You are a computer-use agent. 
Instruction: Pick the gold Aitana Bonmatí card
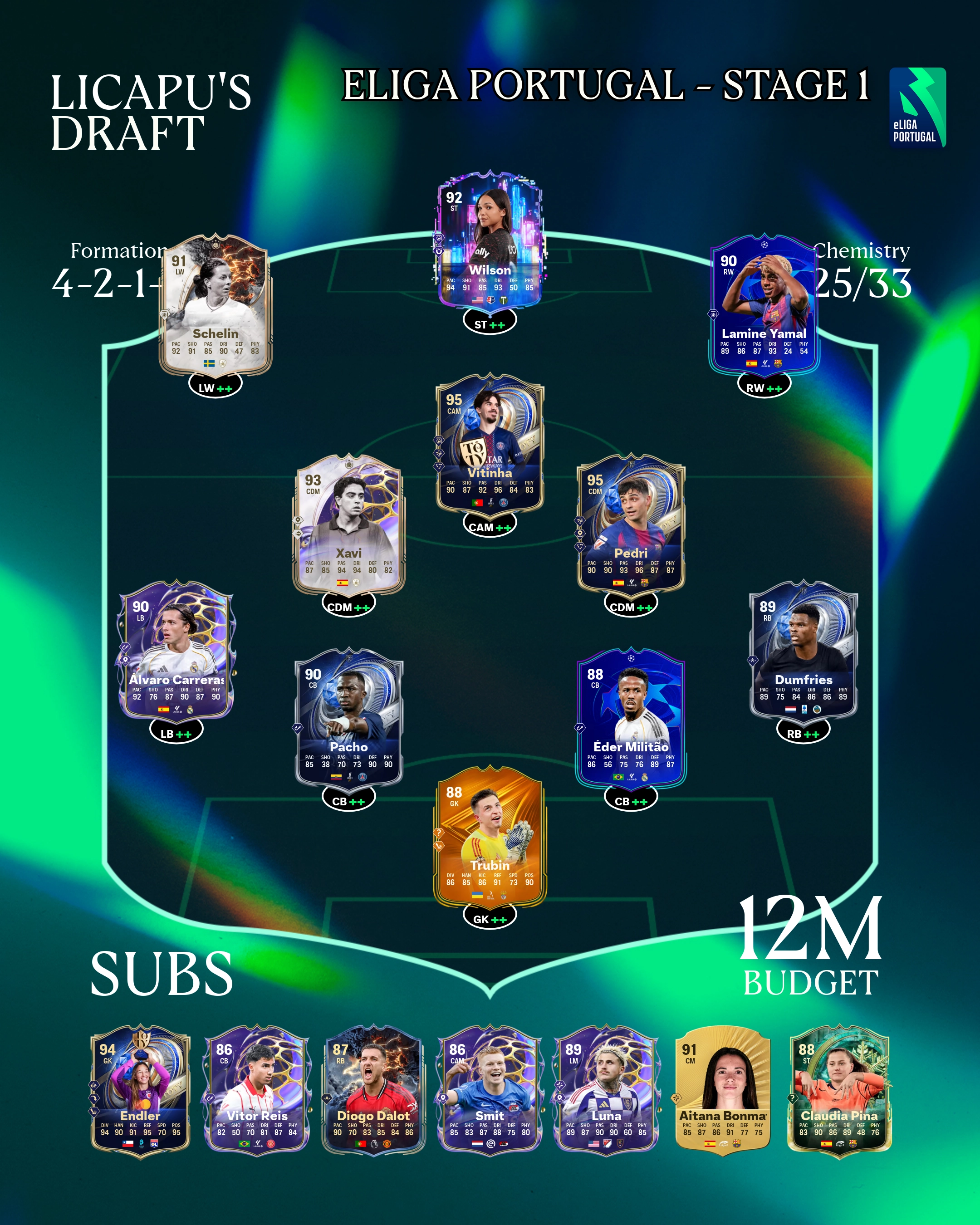(723, 1090)
